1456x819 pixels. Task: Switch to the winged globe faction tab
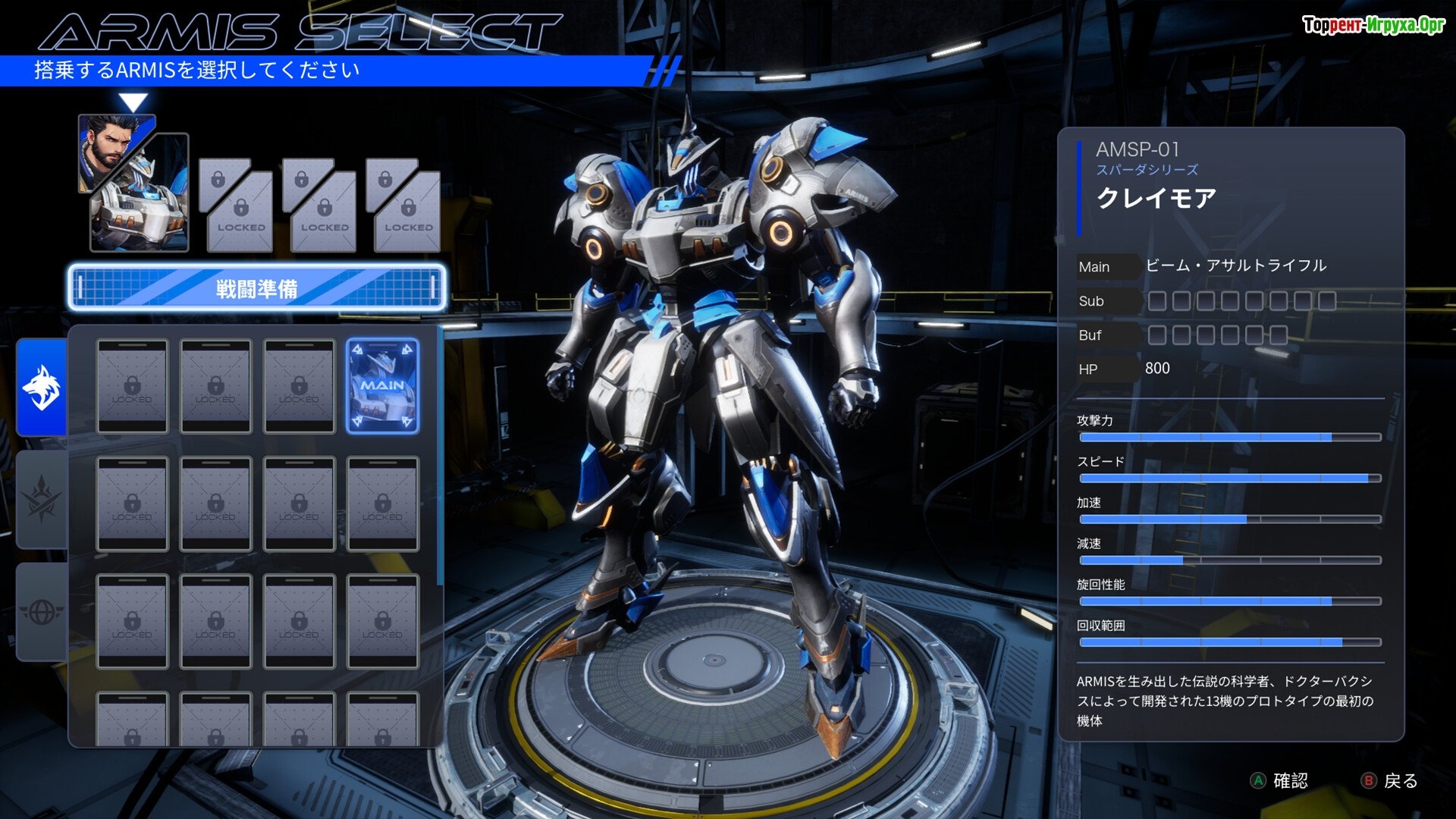point(42,612)
